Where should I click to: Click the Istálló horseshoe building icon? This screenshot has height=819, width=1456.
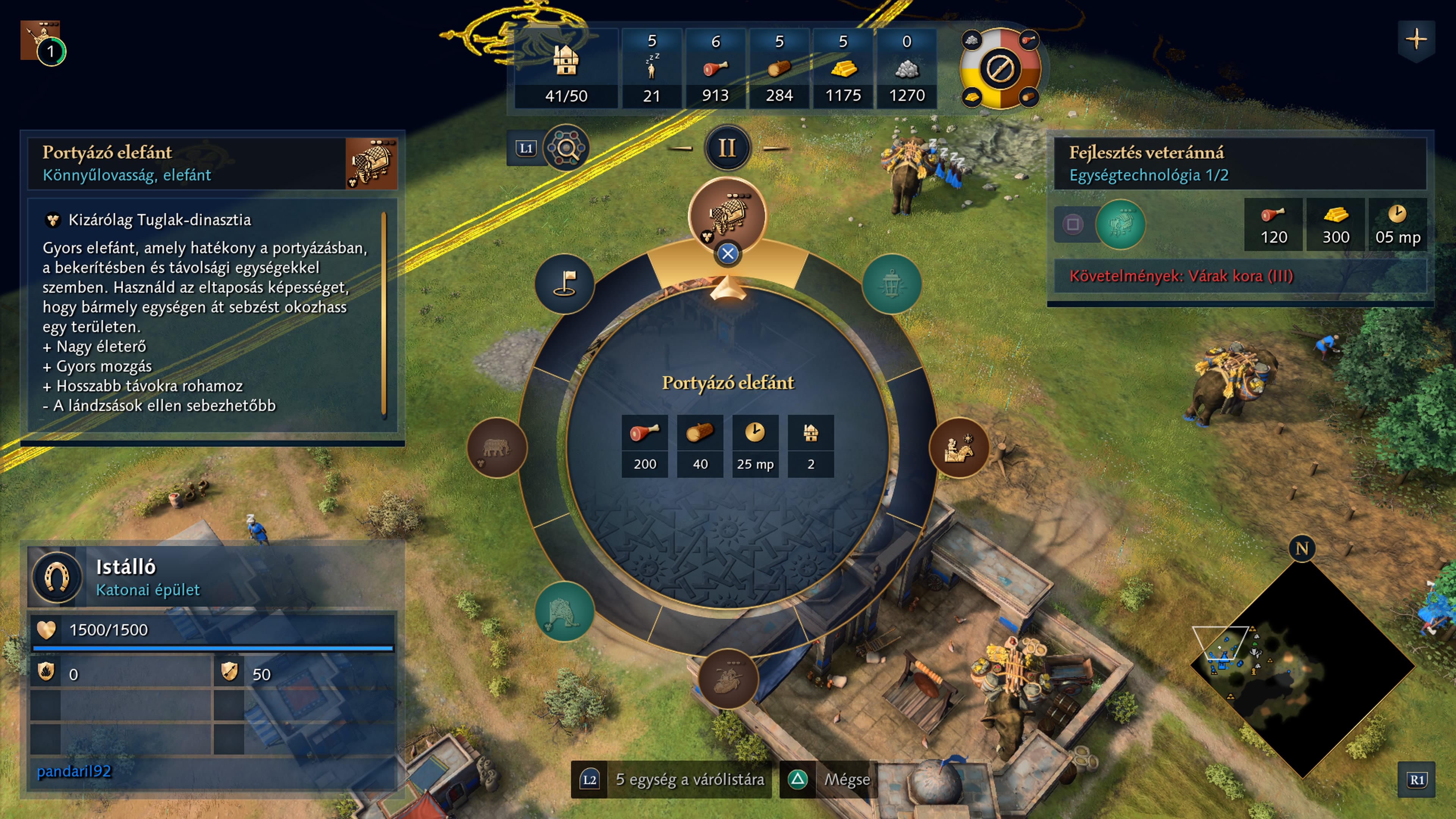(x=57, y=577)
